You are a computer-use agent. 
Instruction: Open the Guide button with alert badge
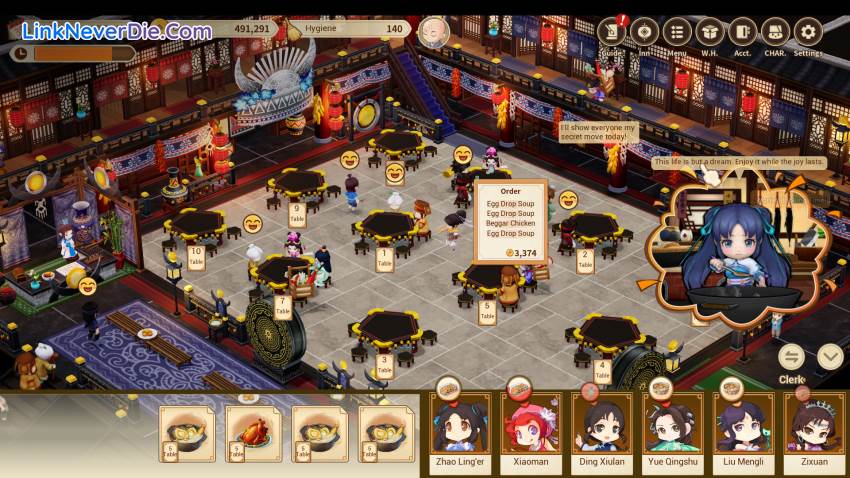point(612,31)
